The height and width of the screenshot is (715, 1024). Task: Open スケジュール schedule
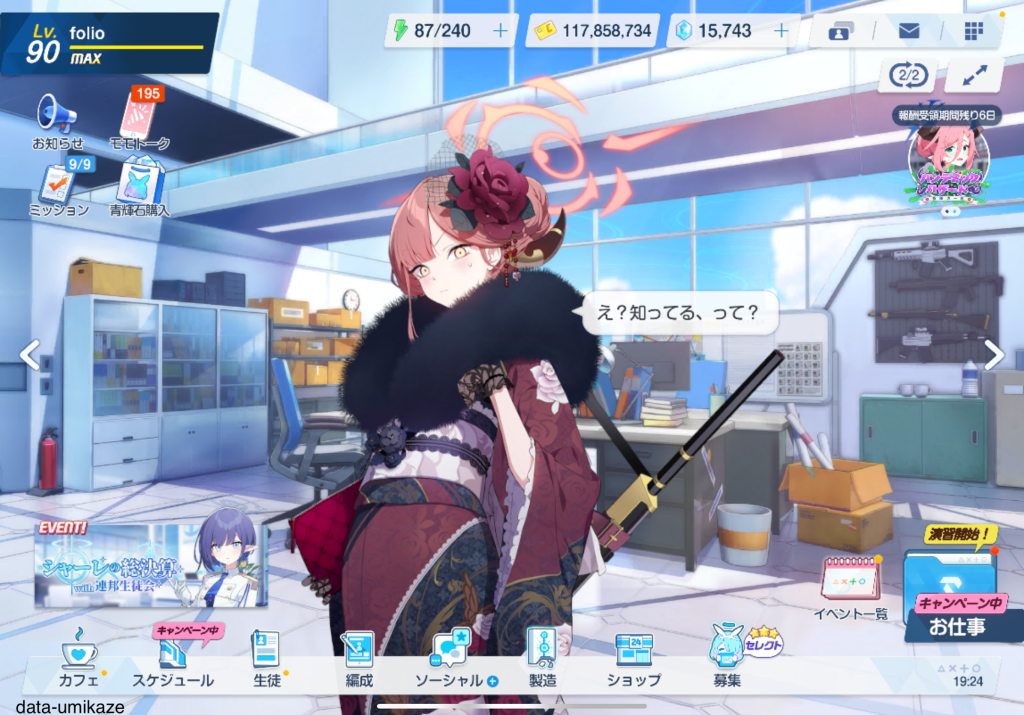(172, 659)
